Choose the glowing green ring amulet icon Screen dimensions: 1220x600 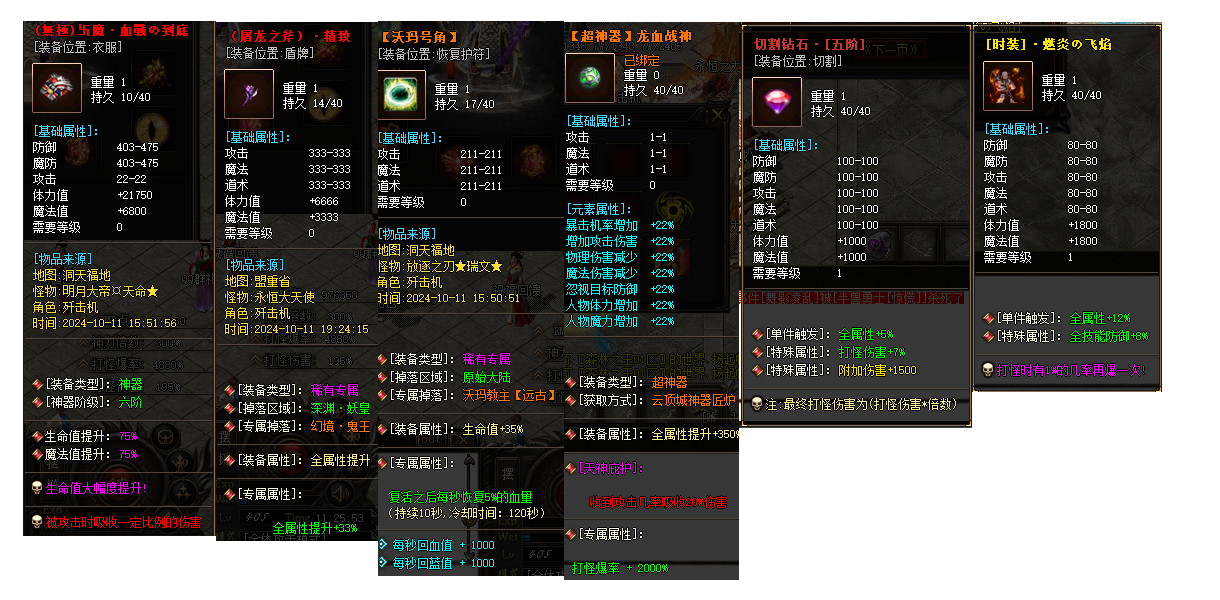coord(403,95)
